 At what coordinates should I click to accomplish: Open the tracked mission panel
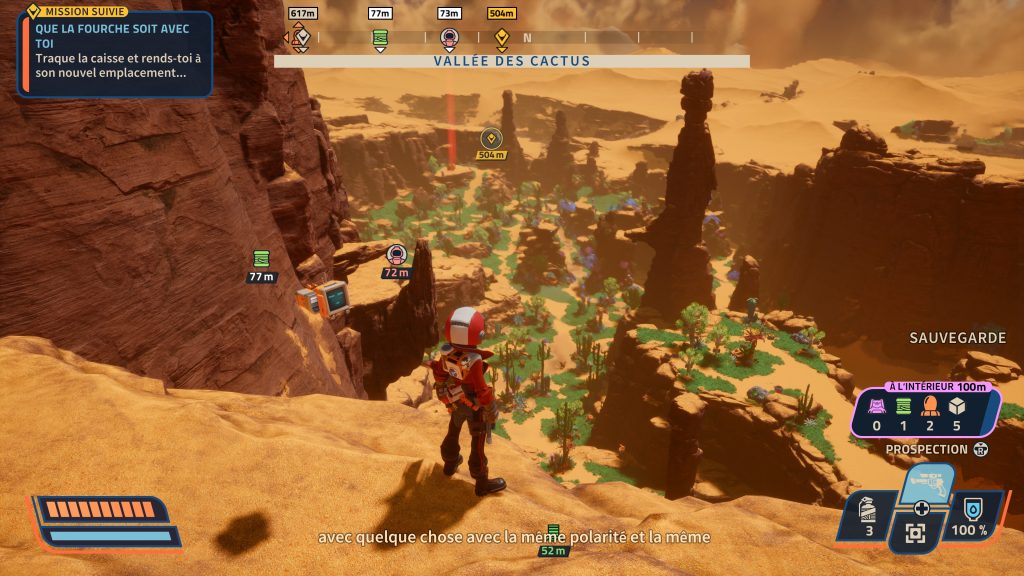pos(115,51)
